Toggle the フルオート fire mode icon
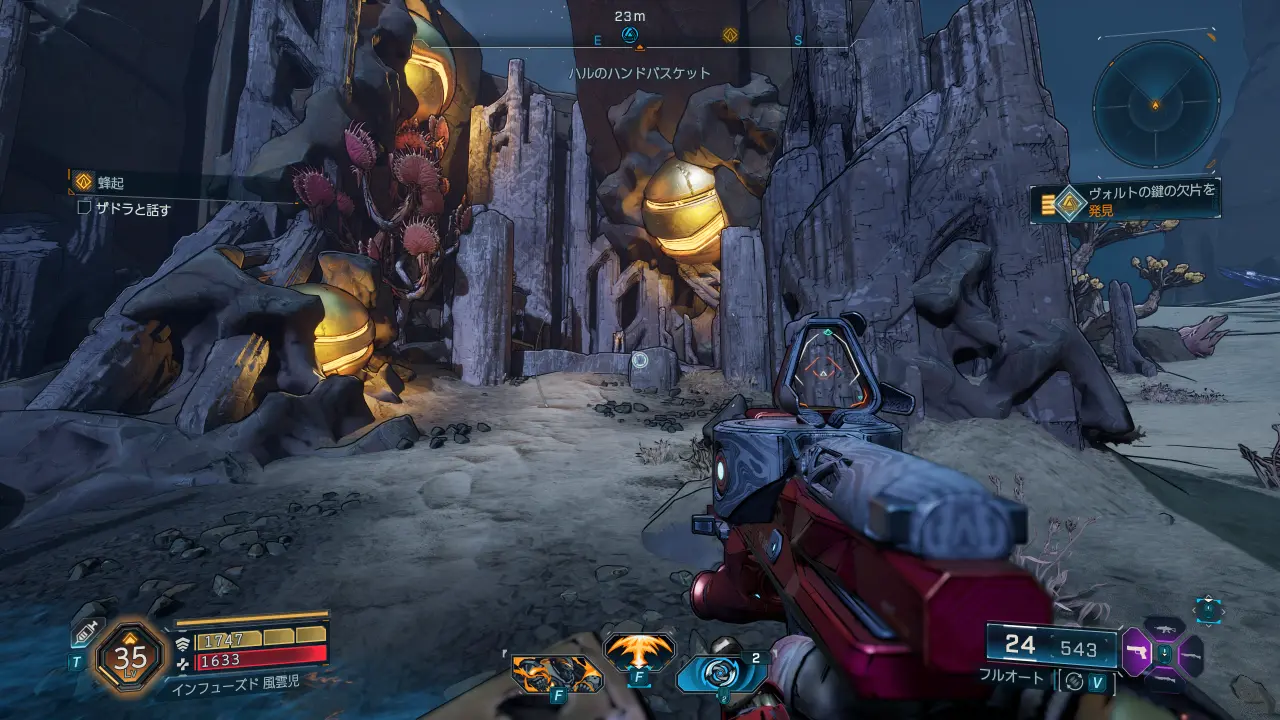1280x720 pixels. point(1074,679)
